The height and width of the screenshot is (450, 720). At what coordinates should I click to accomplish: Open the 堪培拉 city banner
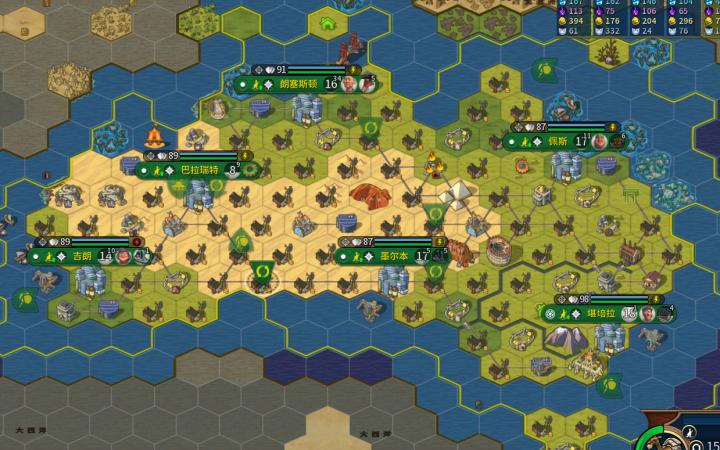click(596, 313)
